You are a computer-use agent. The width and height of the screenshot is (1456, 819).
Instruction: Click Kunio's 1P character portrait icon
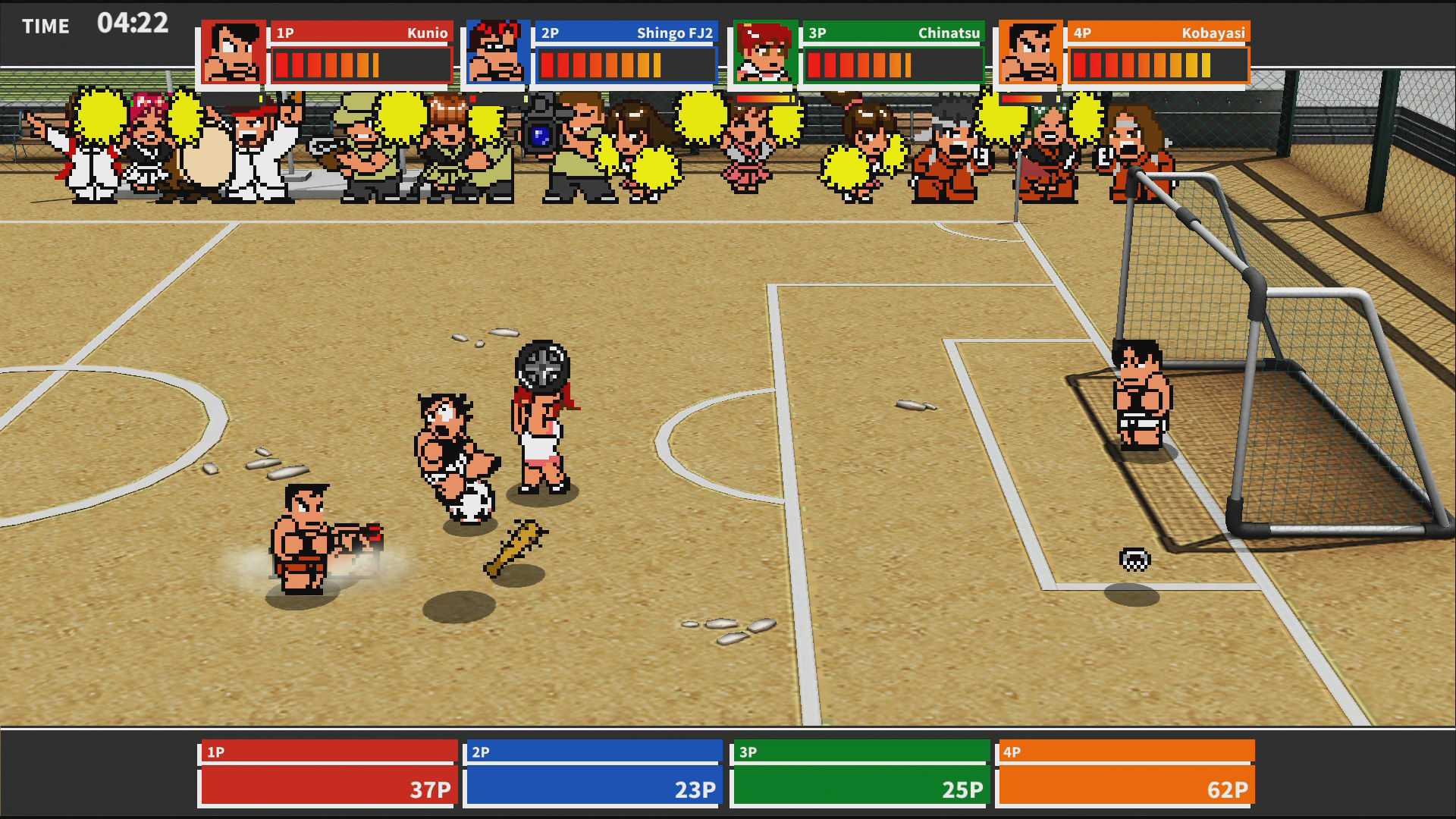232,50
